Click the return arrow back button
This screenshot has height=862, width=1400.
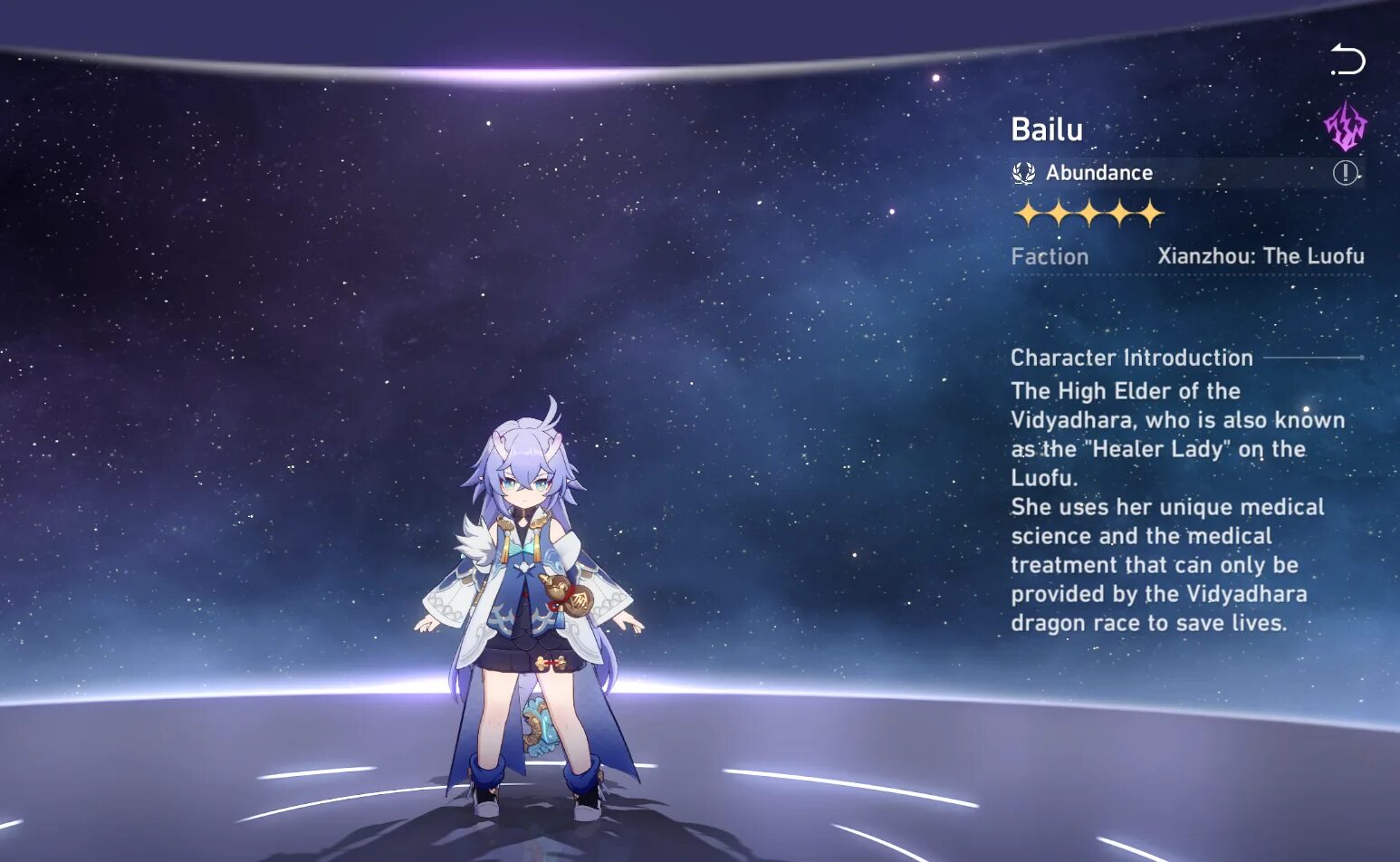click(1347, 60)
